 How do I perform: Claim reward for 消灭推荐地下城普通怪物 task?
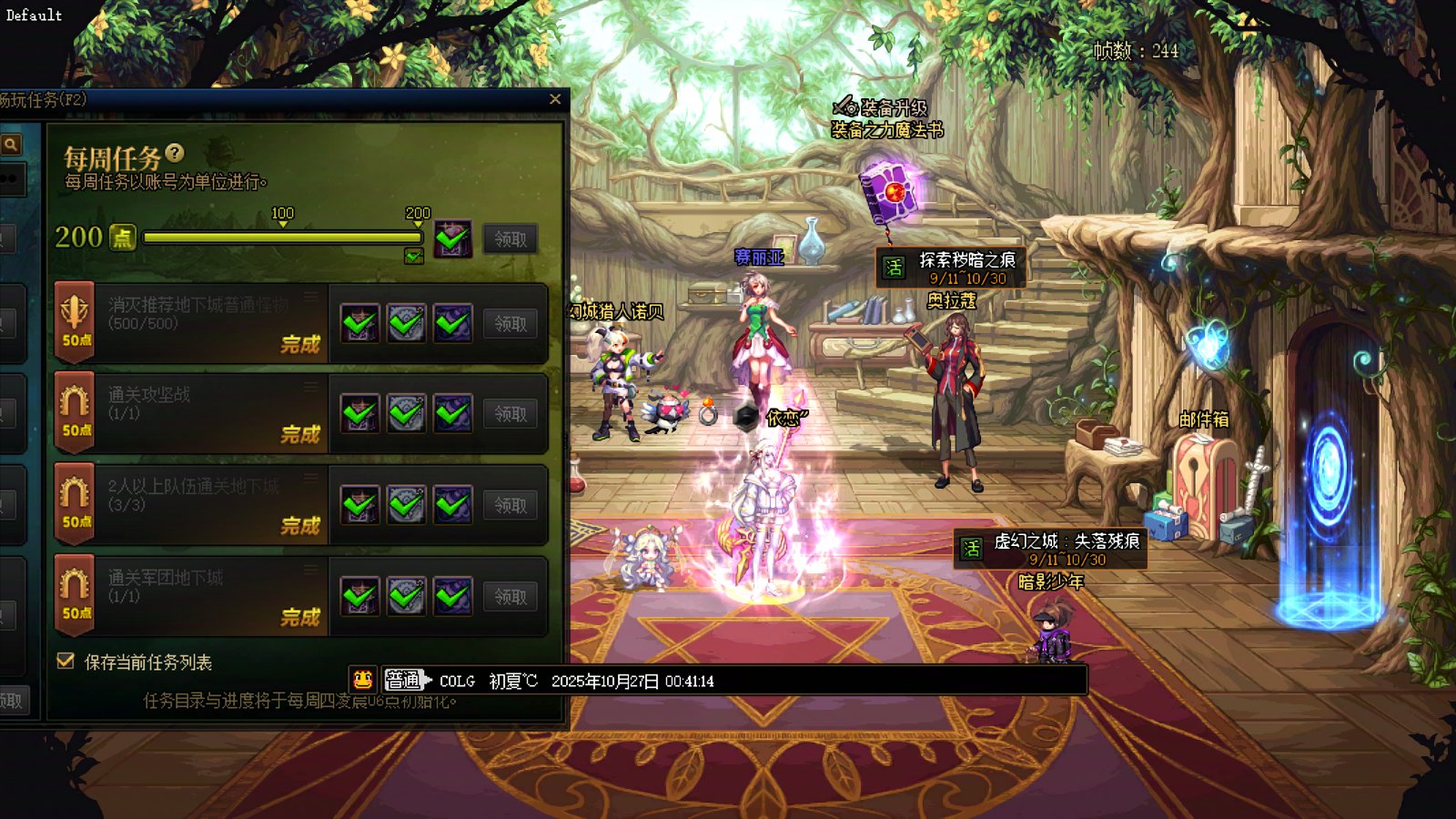click(510, 324)
